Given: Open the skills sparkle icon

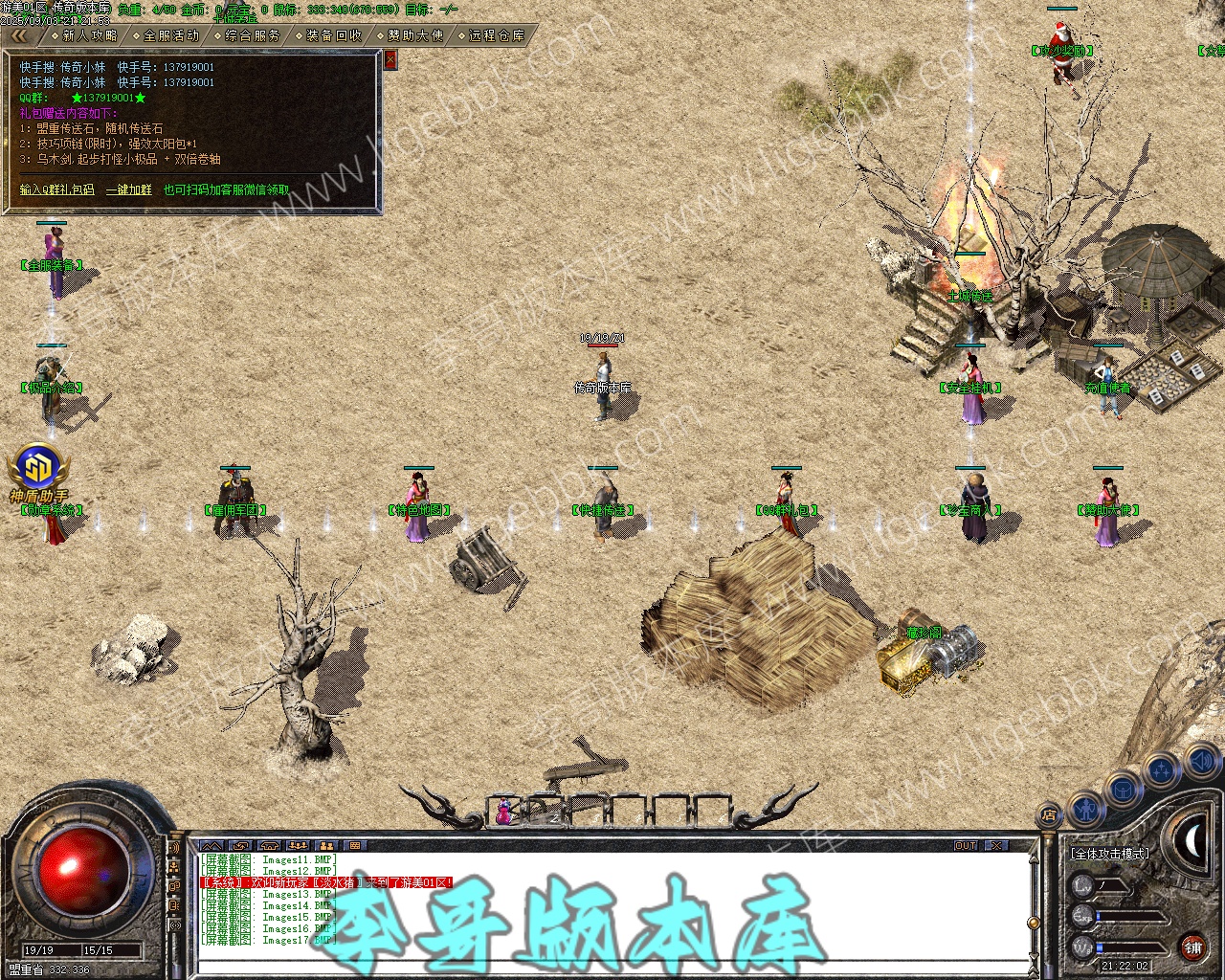Looking at the screenshot, I should click(x=1161, y=768).
